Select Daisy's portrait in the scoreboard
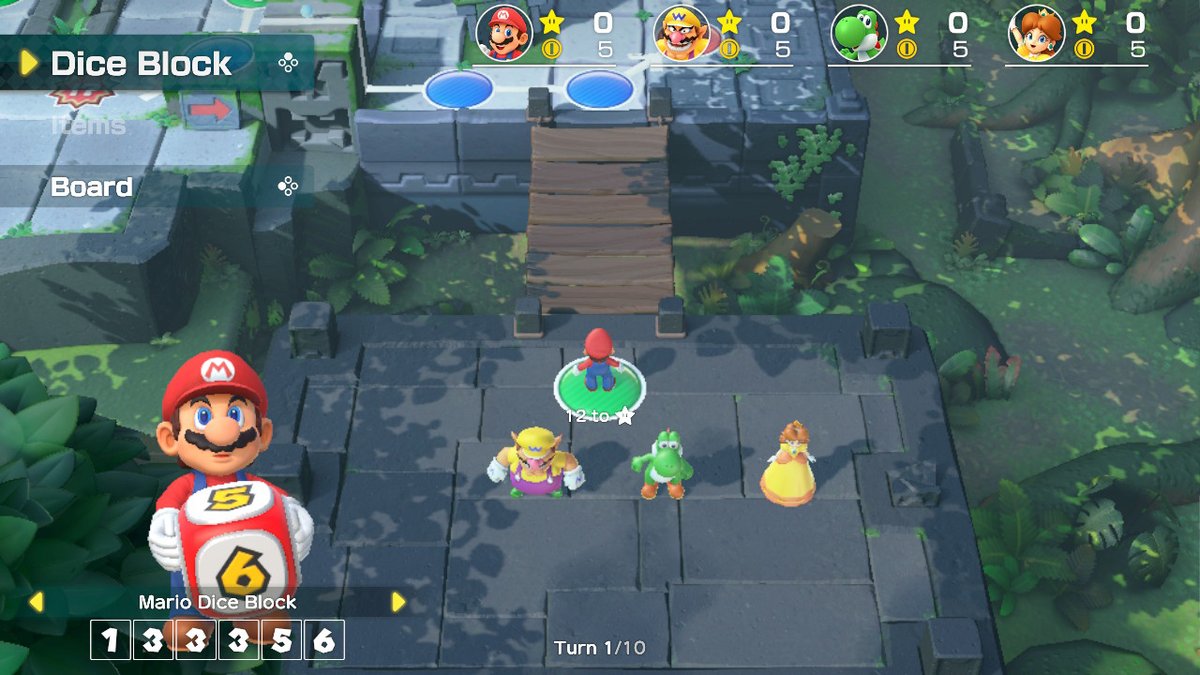Viewport: 1200px width, 675px height. tap(1037, 33)
